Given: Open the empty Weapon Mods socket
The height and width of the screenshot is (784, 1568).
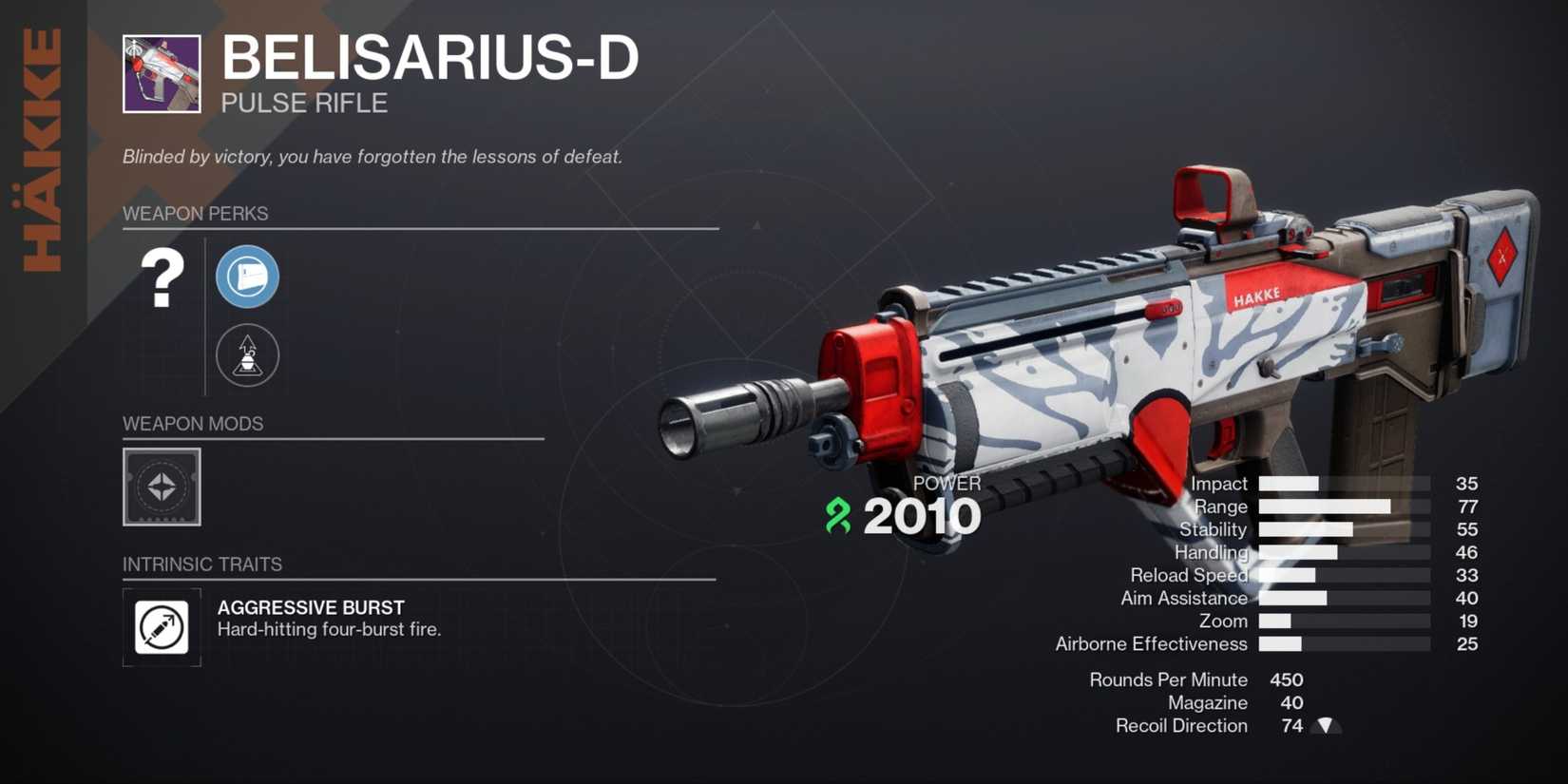Looking at the screenshot, I should [x=160, y=488].
